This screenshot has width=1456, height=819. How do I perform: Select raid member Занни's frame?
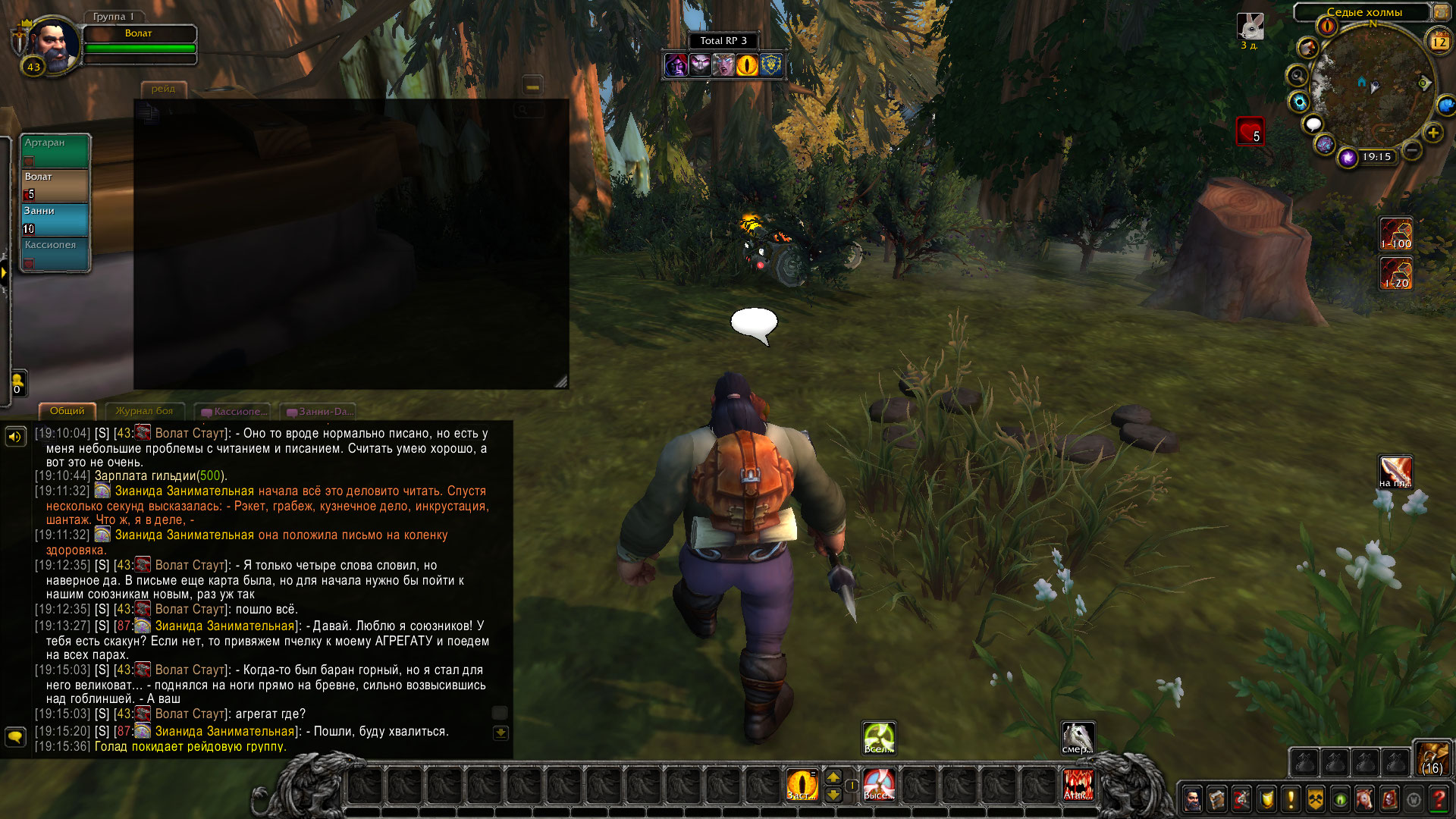(x=55, y=219)
